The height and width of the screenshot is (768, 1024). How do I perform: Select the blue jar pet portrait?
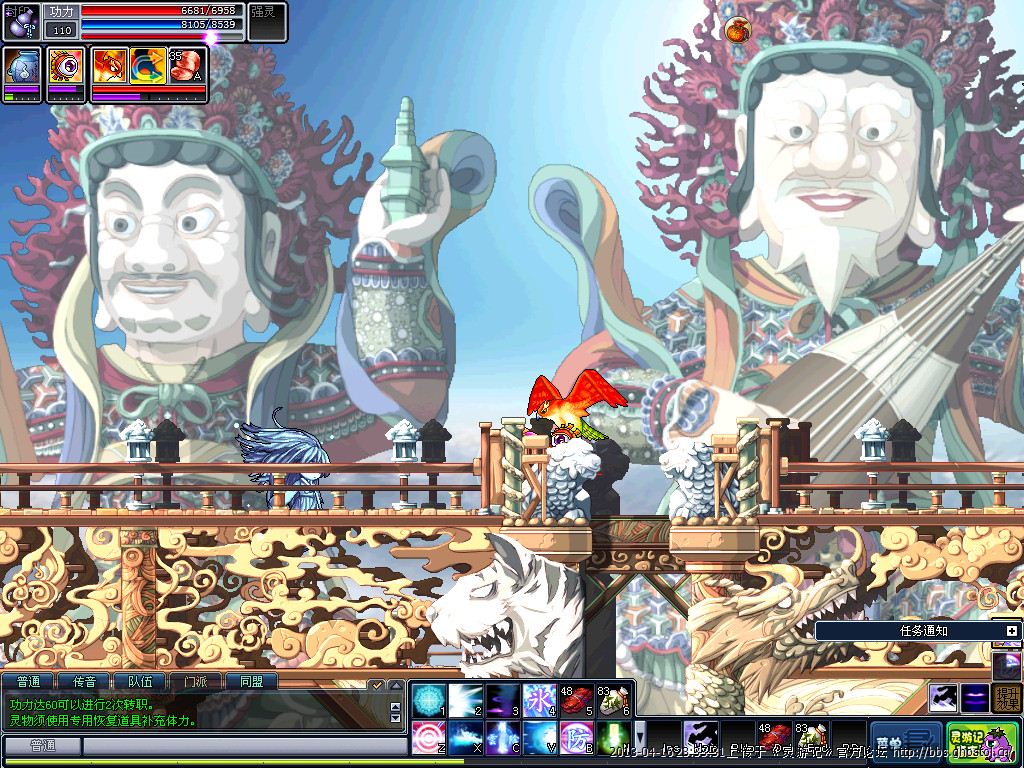click(x=22, y=67)
